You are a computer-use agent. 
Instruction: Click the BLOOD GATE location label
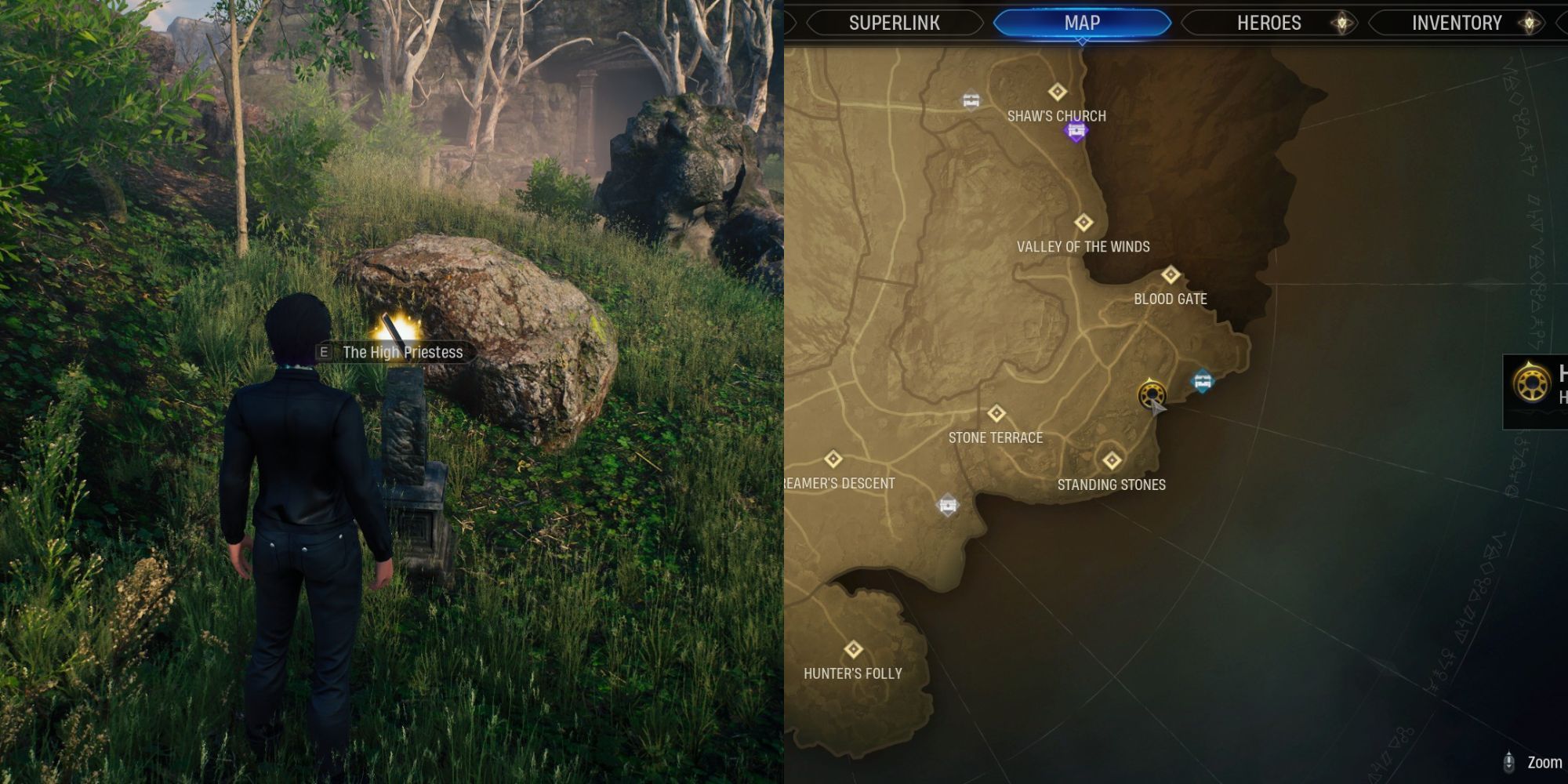(1171, 299)
